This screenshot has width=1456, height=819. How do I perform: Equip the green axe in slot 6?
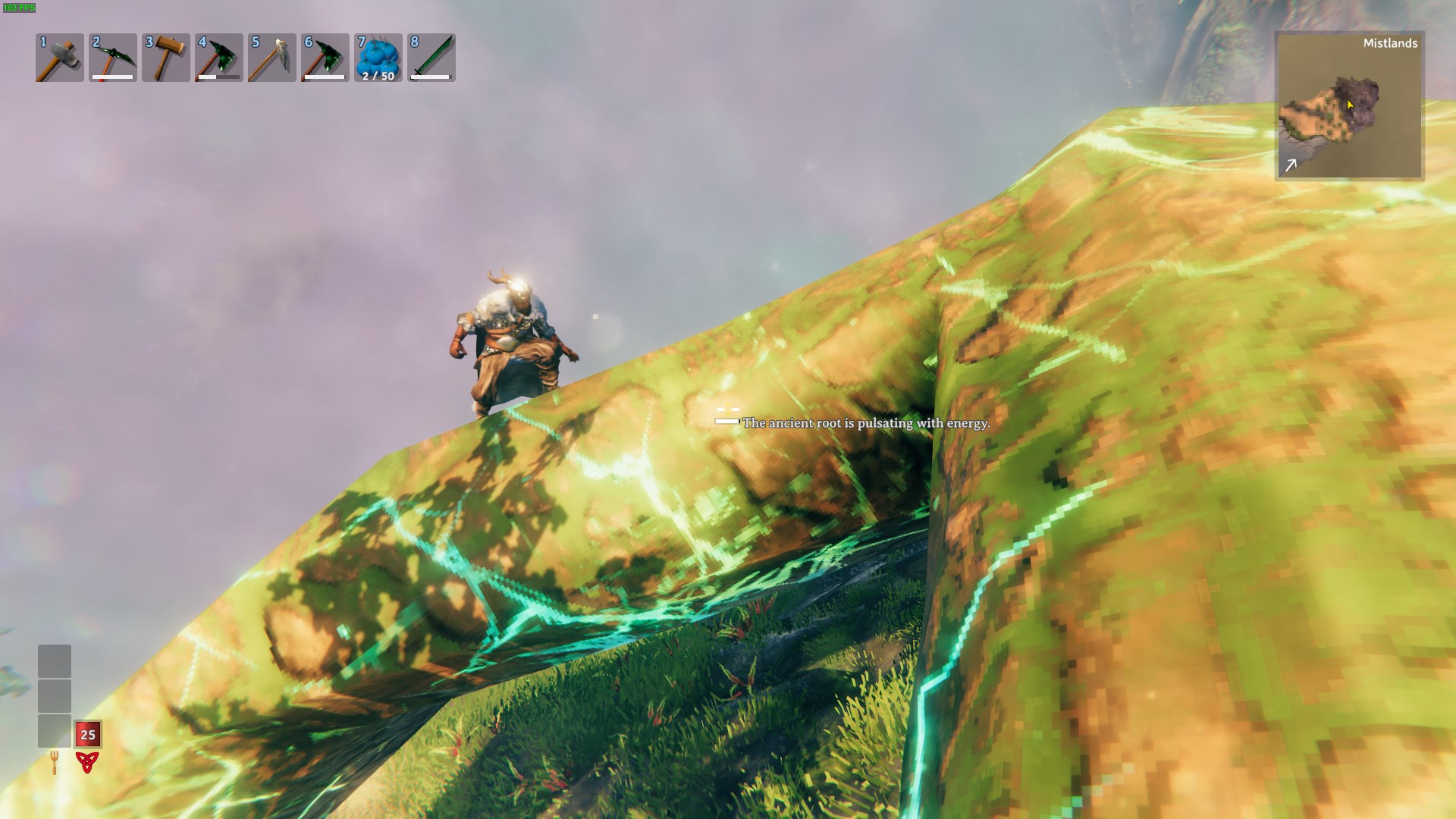click(325, 58)
